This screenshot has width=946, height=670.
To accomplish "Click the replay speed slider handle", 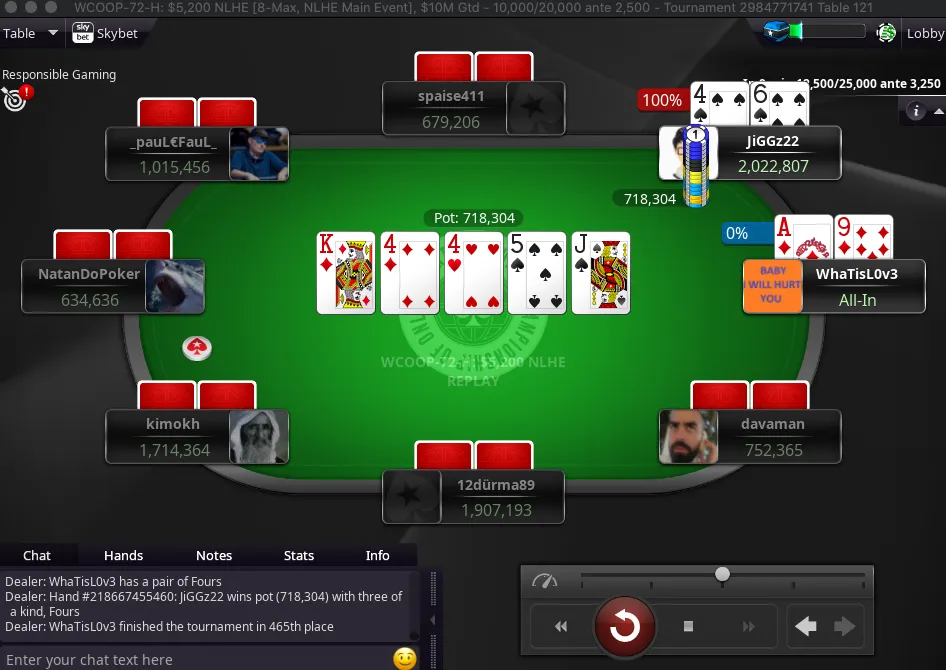I will (x=722, y=574).
